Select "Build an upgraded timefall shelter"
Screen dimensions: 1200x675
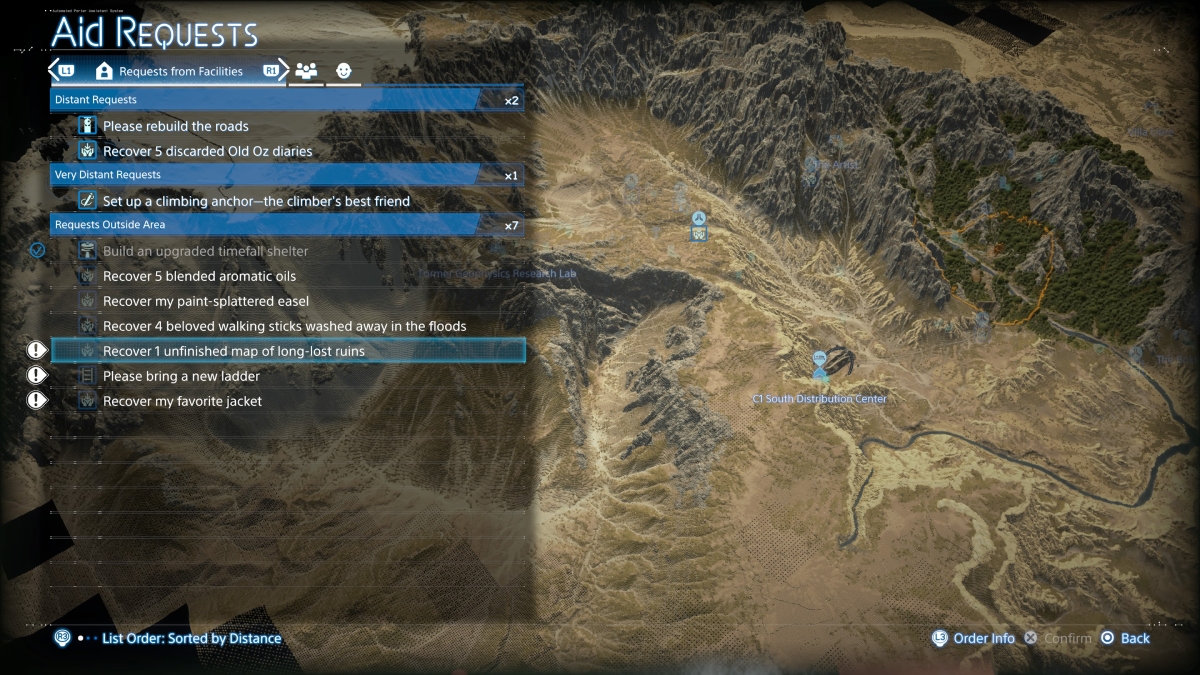coord(205,251)
